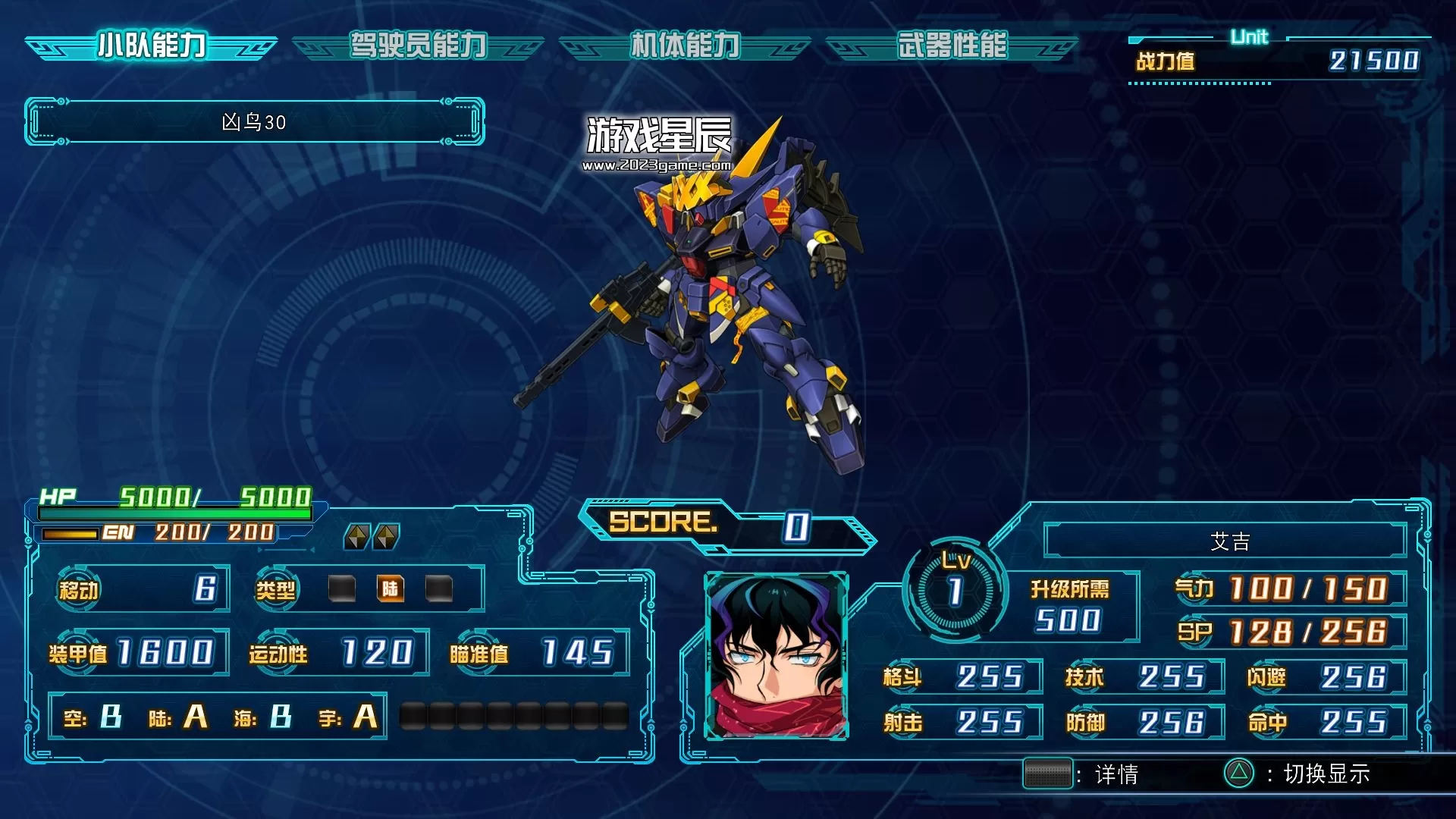This screenshot has width=1456, height=819.
Task: Select the 凶鸟30 unit name box
Action: click(255, 122)
